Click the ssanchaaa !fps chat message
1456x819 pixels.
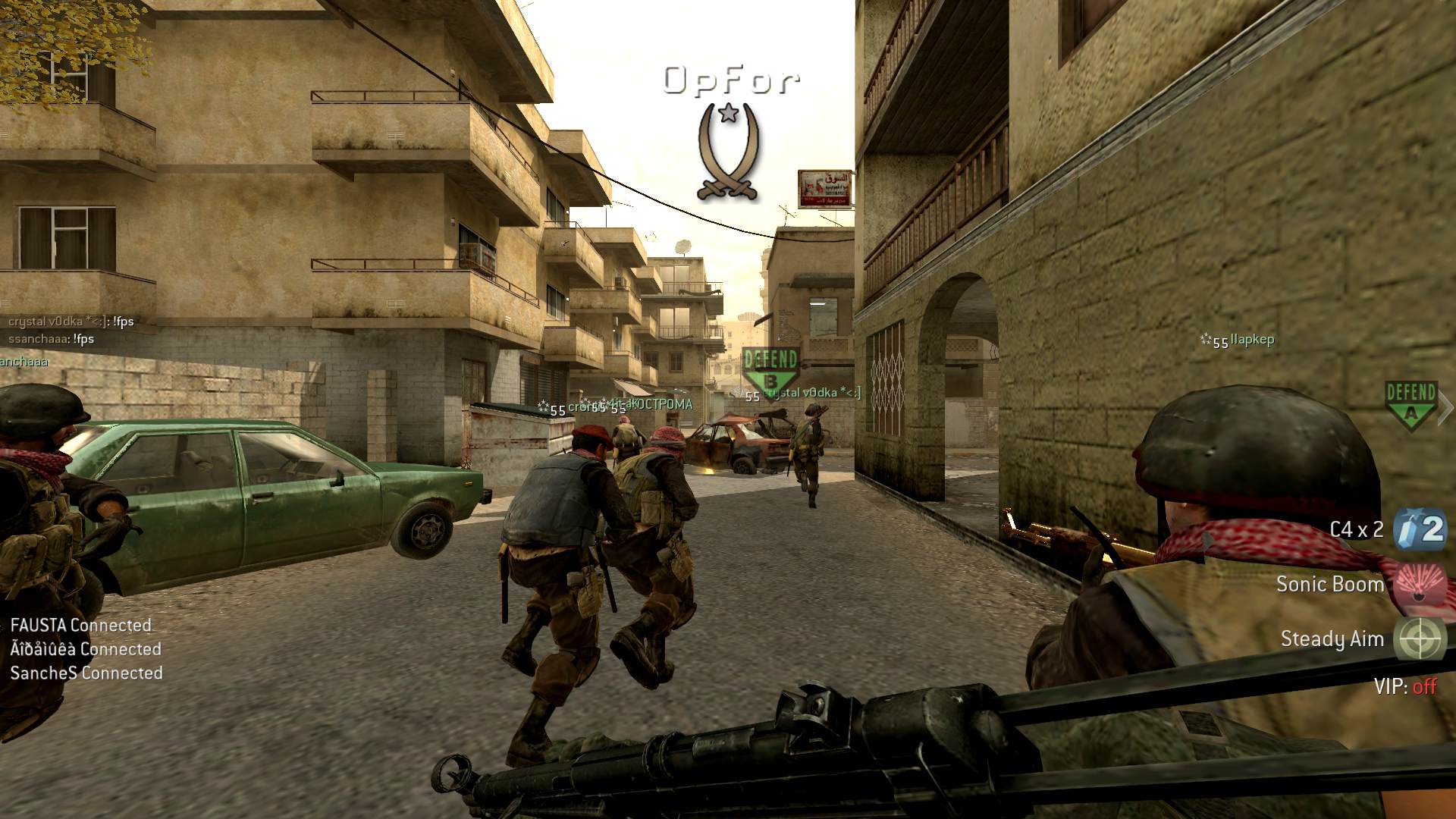point(52,339)
